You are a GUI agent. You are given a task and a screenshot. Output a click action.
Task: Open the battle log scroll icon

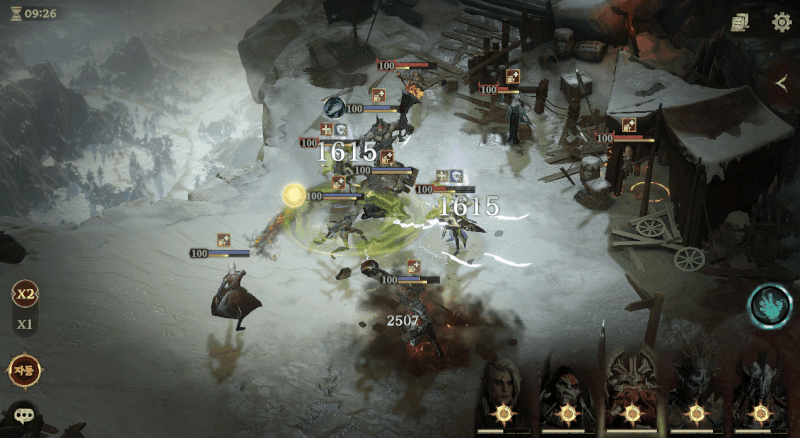coord(740,21)
